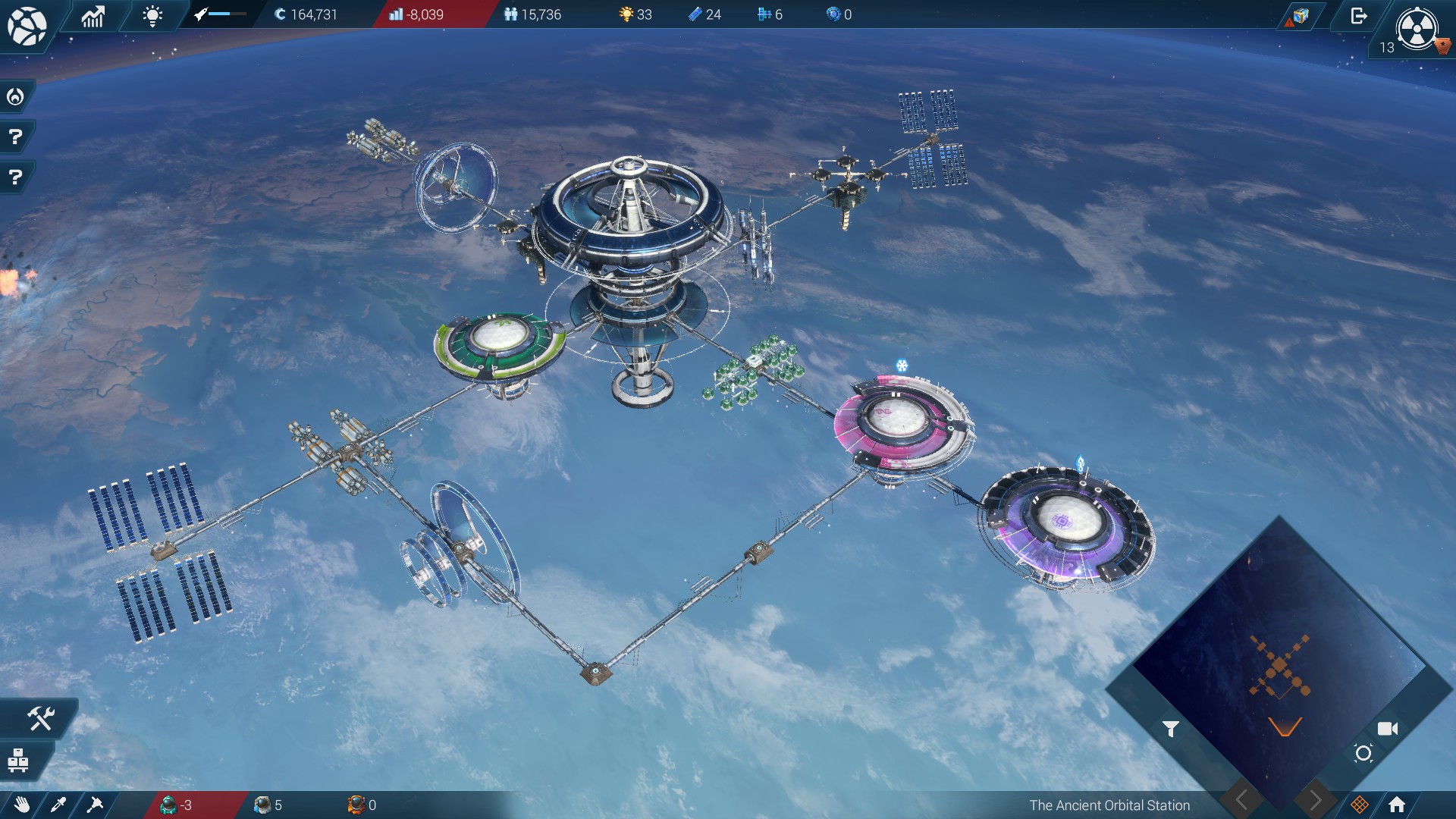Image resolution: width=1456 pixels, height=819 pixels.
Task: Click the exit session arrow button
Action: (x=1358, y=16)
